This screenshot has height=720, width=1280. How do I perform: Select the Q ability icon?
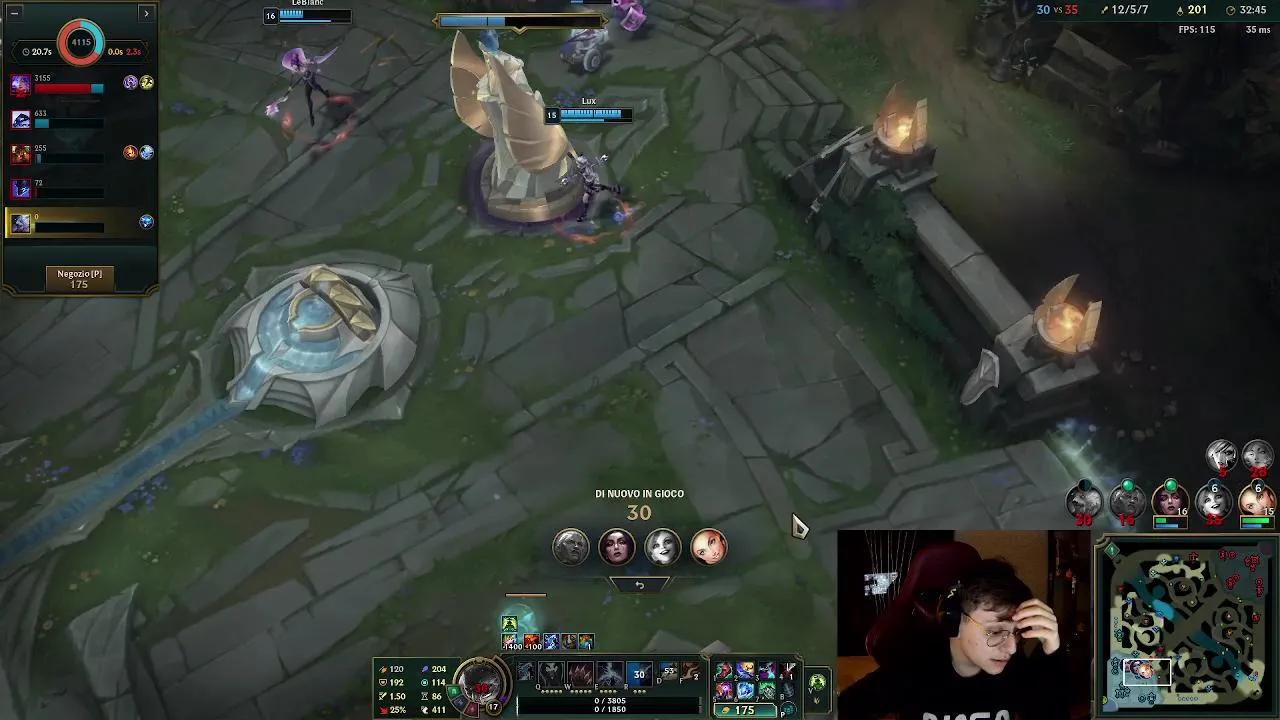pos(550,670)
